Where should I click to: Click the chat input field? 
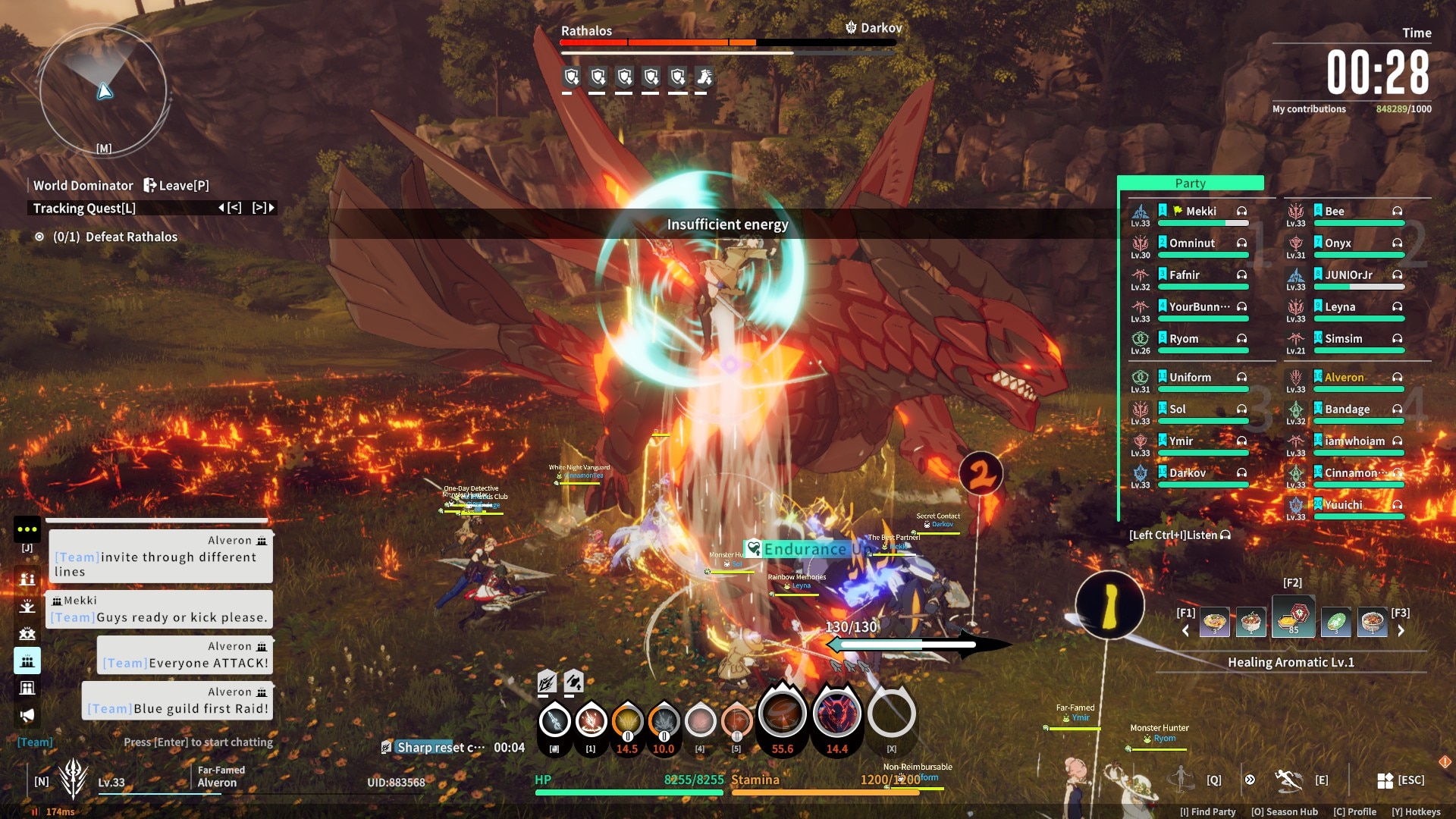click(198, 742)
